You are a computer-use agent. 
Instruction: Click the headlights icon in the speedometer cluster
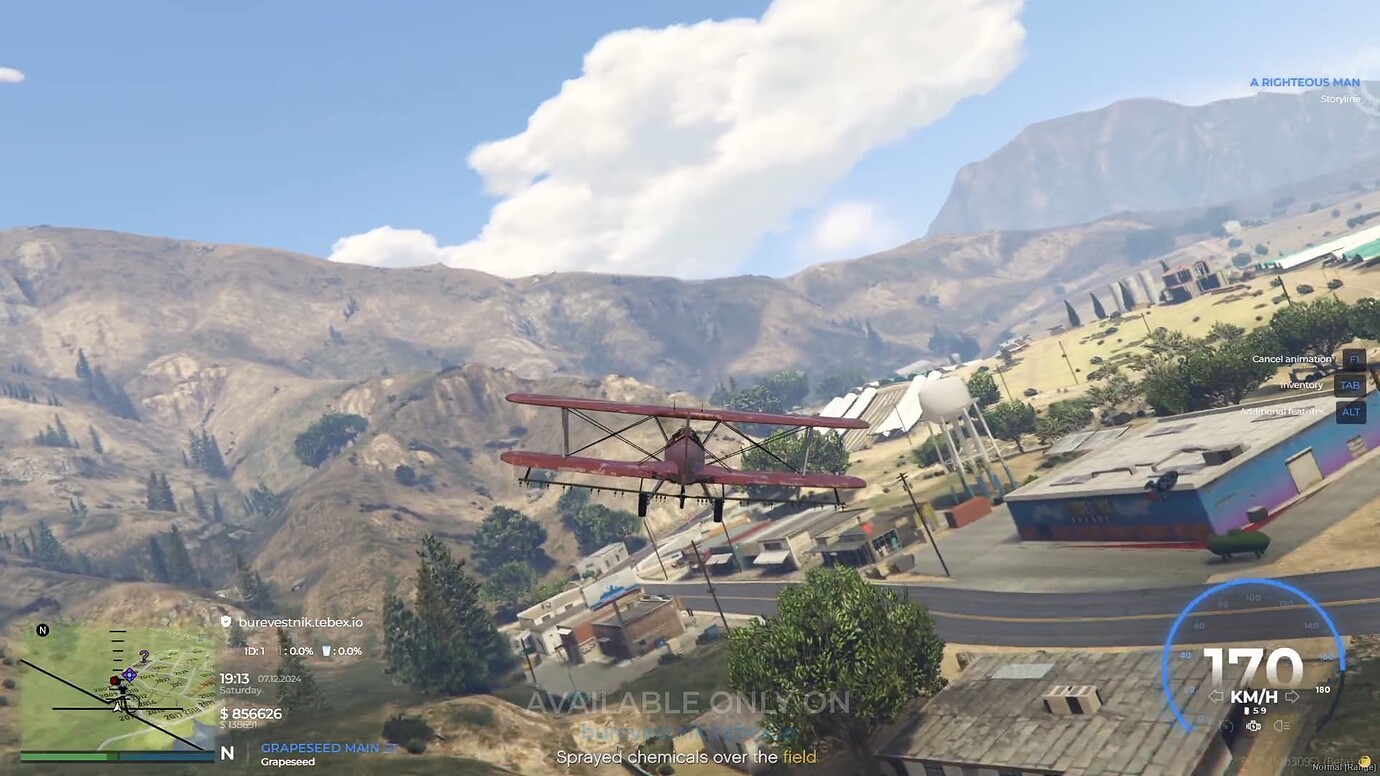coord(1281,727)
